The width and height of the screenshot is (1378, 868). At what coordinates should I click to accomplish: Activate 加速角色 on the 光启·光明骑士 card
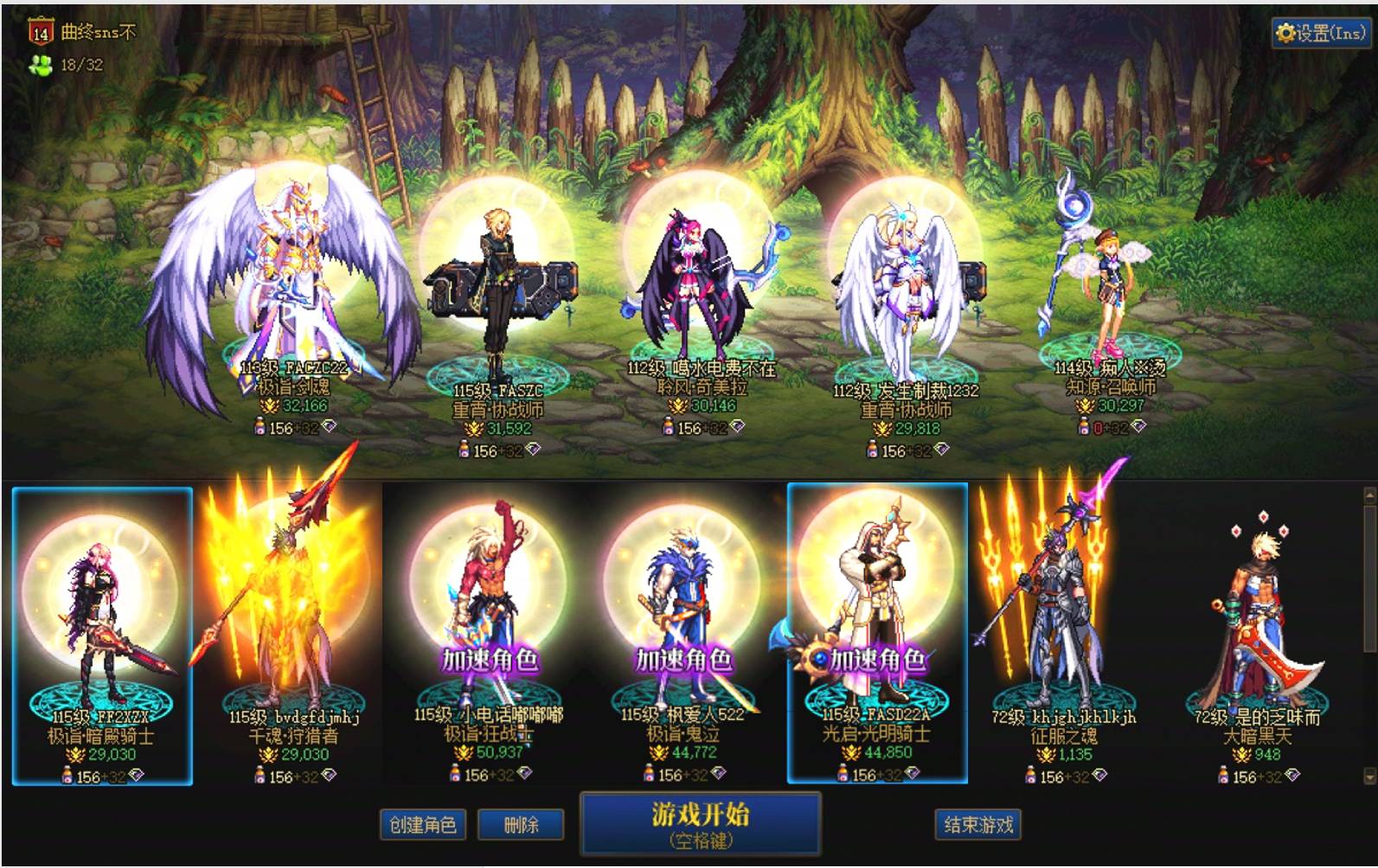click(x=878, y=658)
